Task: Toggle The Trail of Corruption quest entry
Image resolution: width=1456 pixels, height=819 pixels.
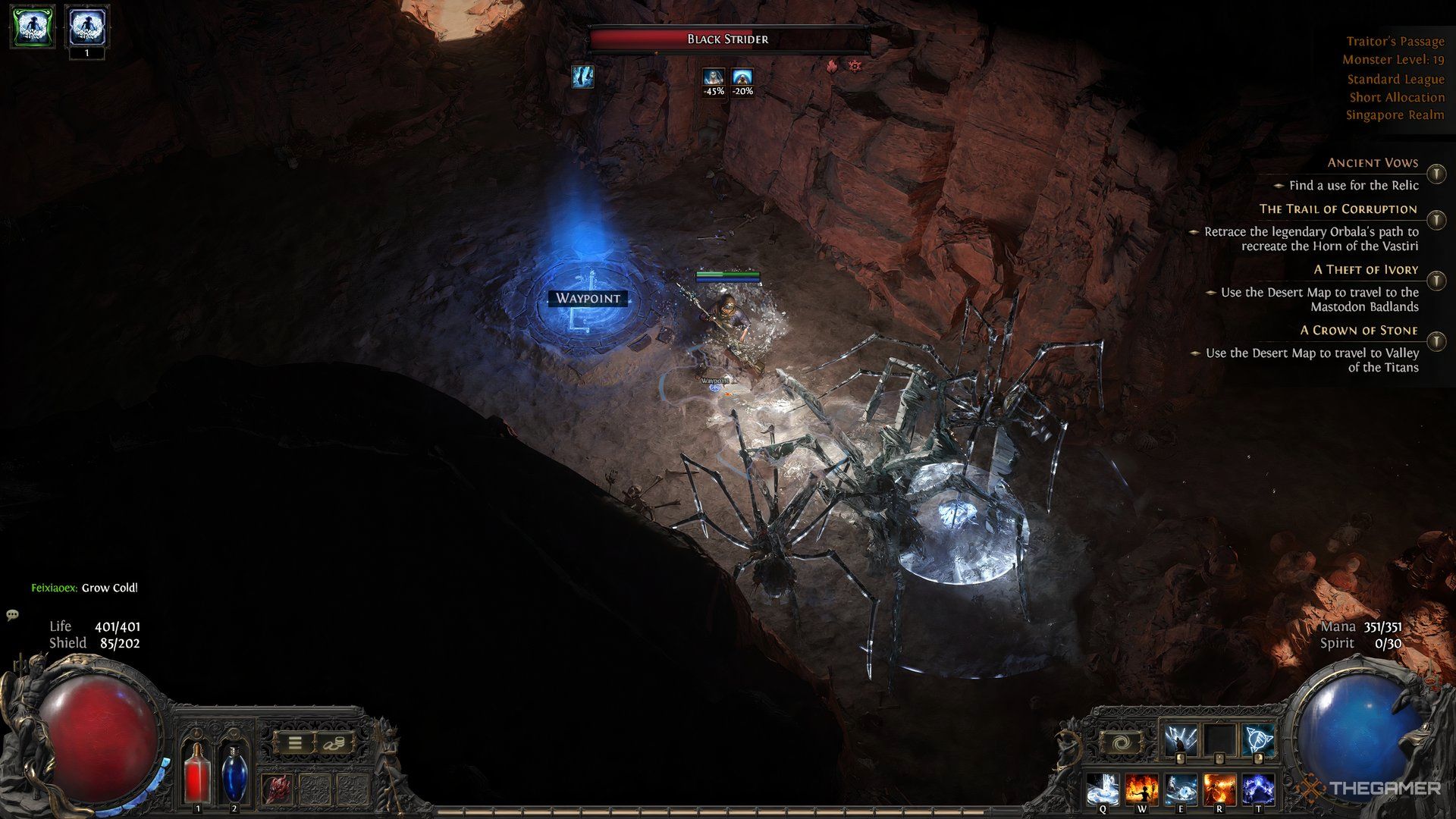Action: pos(1435,219)
